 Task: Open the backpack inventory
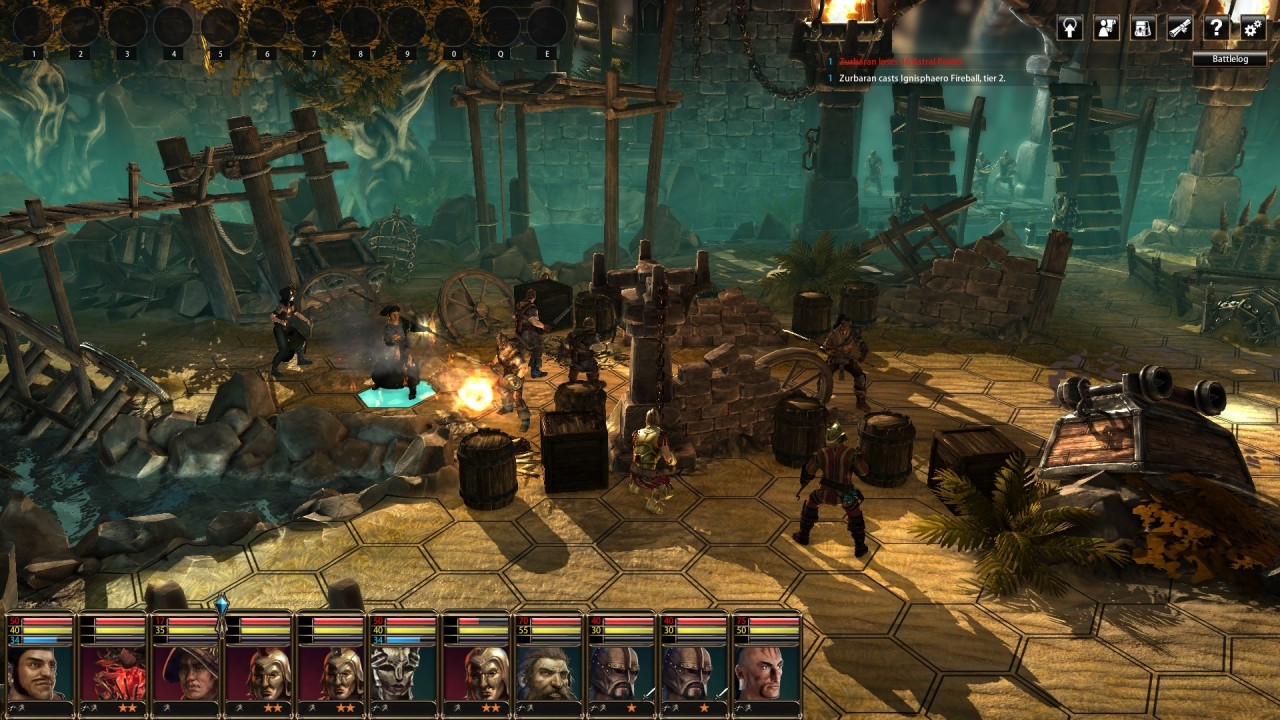1143,28
